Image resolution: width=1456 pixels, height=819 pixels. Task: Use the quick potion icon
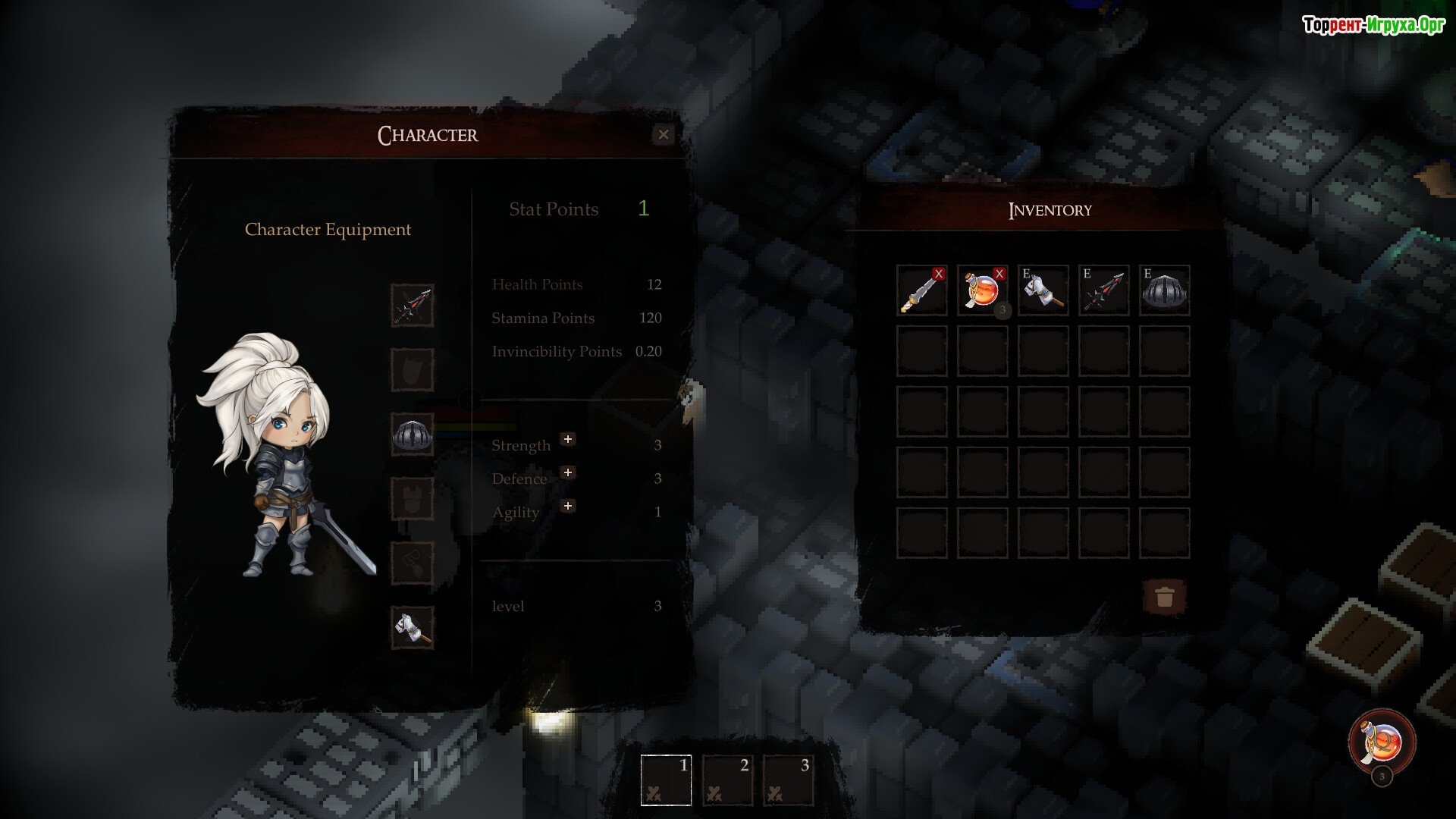tap(1382, 742)
